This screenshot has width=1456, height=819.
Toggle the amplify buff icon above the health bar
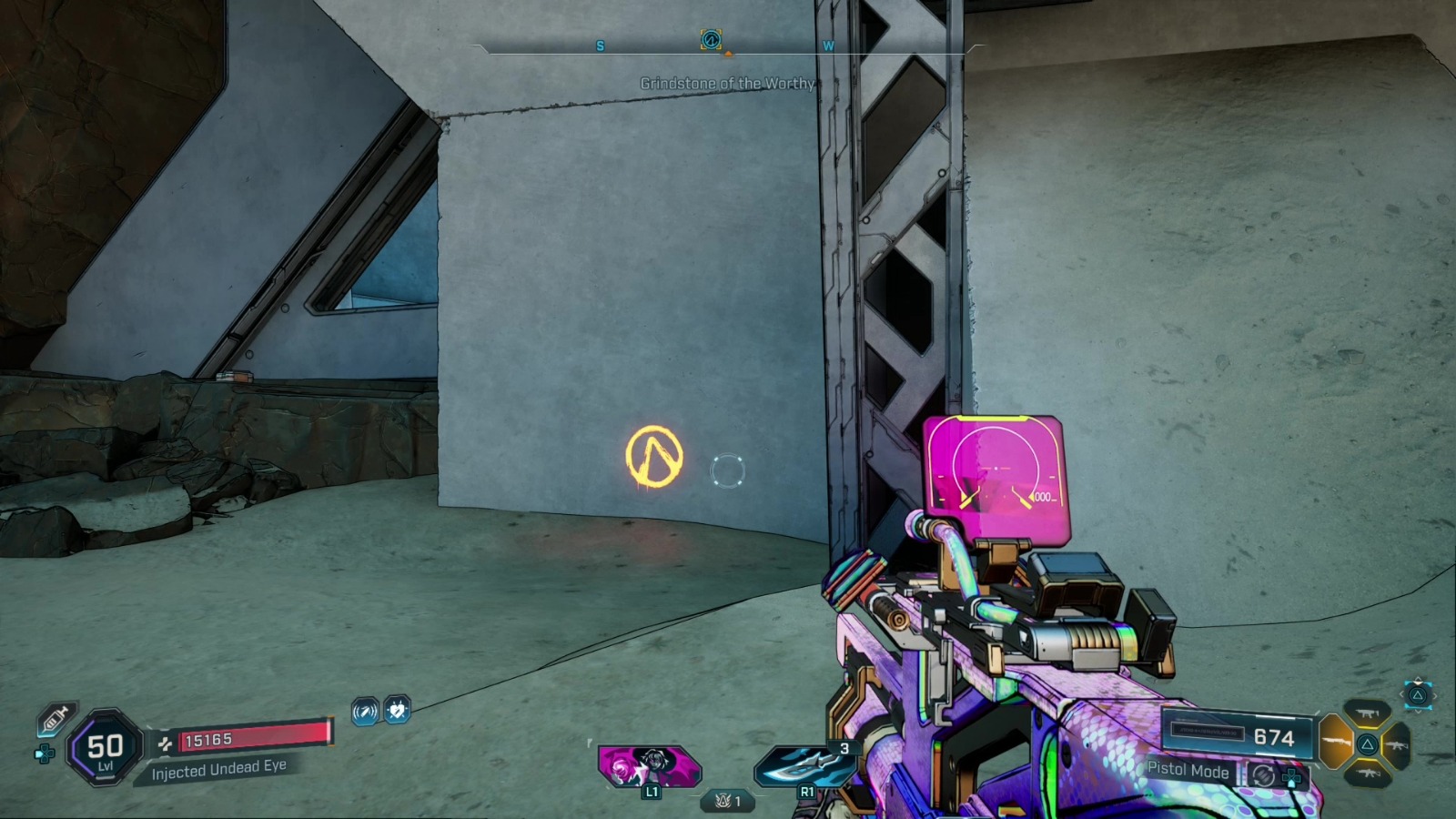pos(364,710)
